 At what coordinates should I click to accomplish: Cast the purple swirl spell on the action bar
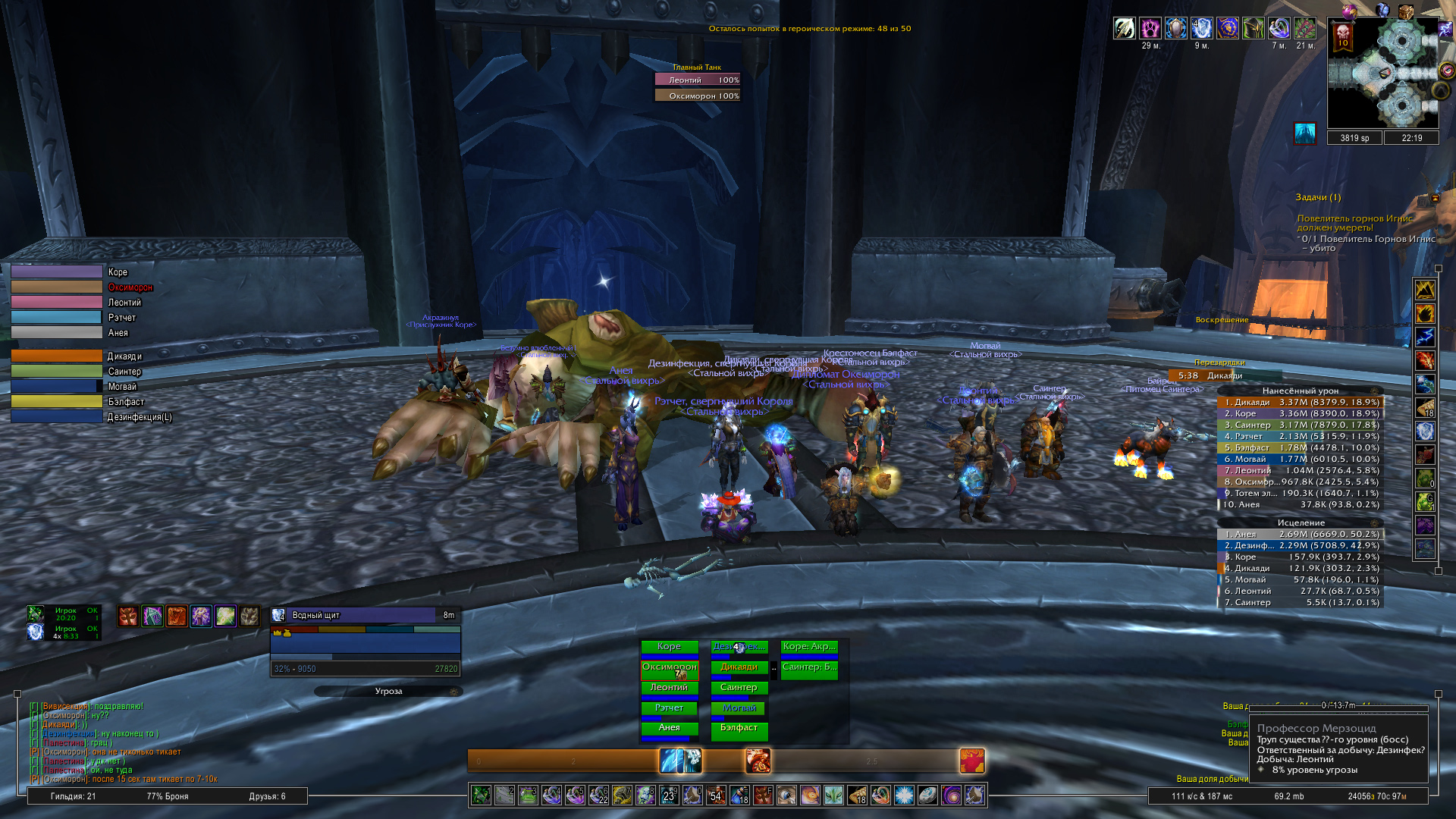(951, 795)
